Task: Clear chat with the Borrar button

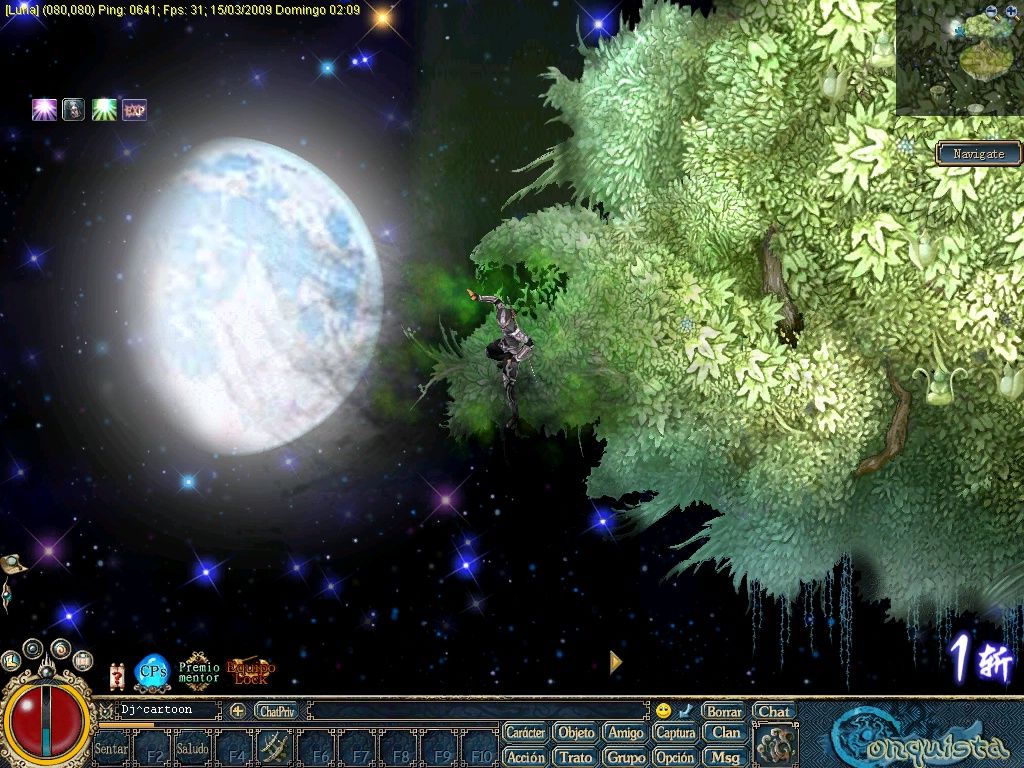Action: (723, 712)
